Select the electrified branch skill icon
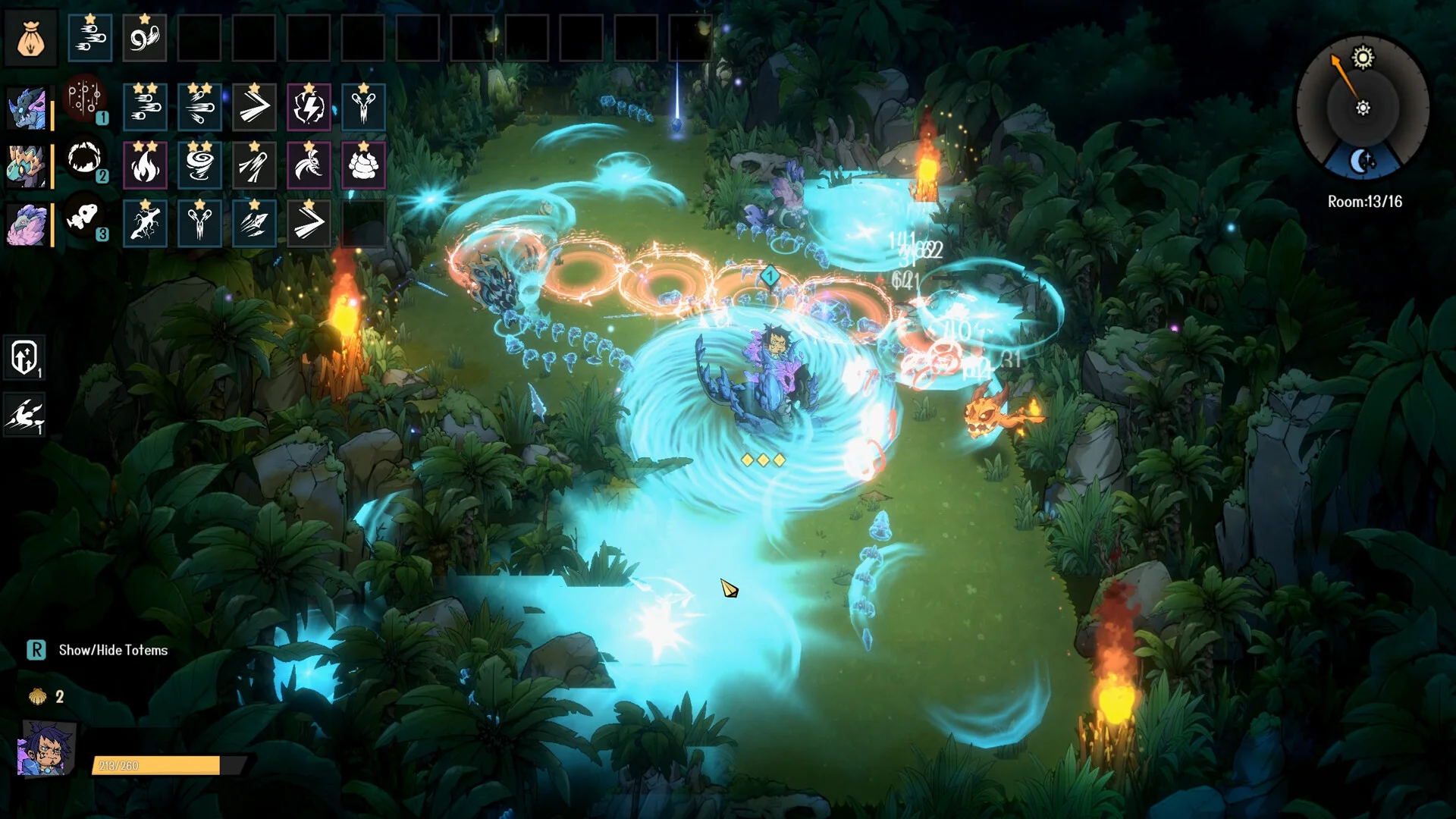1456x819 pixels. (145, 224)
